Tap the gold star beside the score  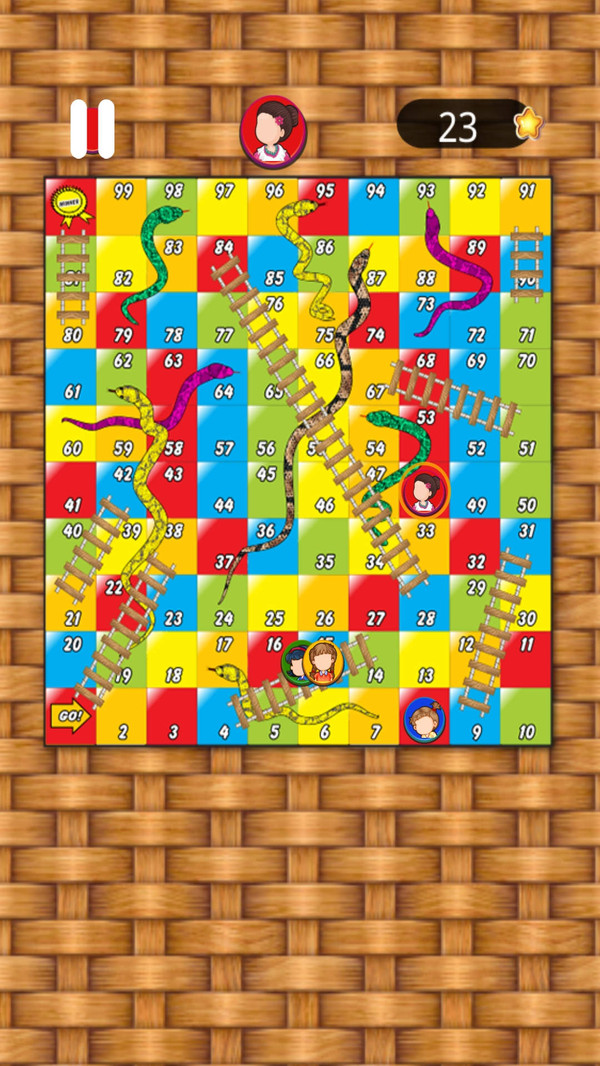(x=526, y=124)
